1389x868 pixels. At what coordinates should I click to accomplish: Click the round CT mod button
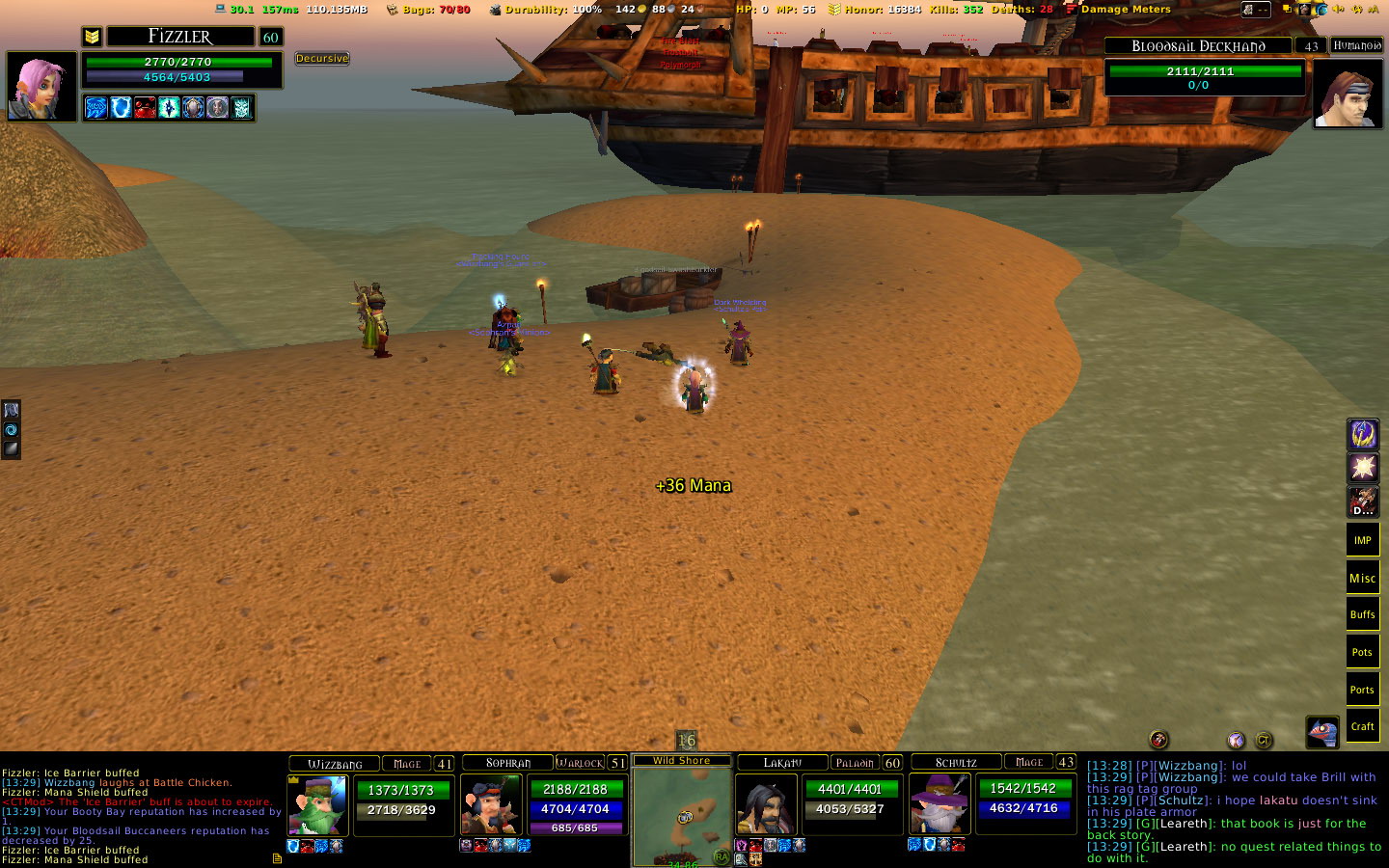pos(1264,740)
